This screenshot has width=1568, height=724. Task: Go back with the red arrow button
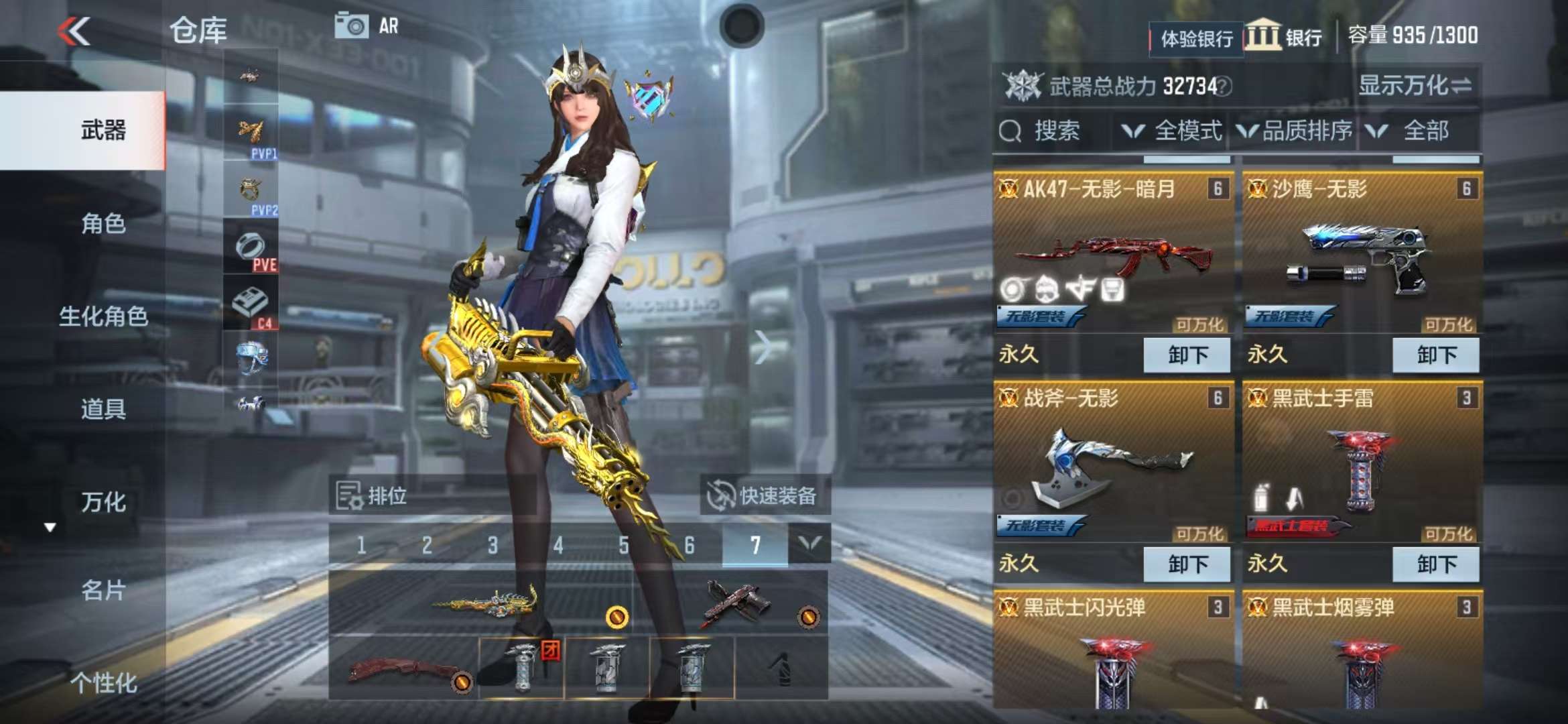[74, 31]
